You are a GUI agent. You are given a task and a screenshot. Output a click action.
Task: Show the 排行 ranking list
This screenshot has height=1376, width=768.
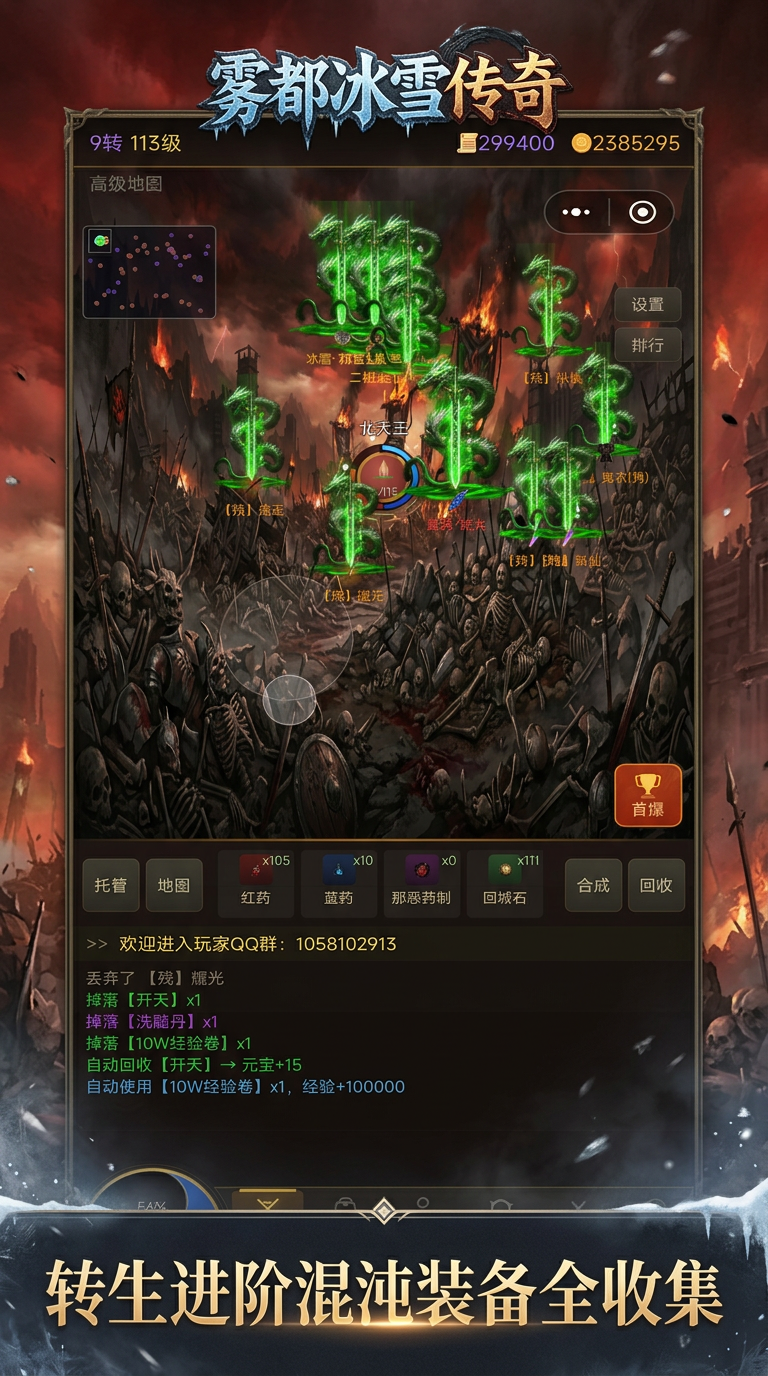coord(647,346)
